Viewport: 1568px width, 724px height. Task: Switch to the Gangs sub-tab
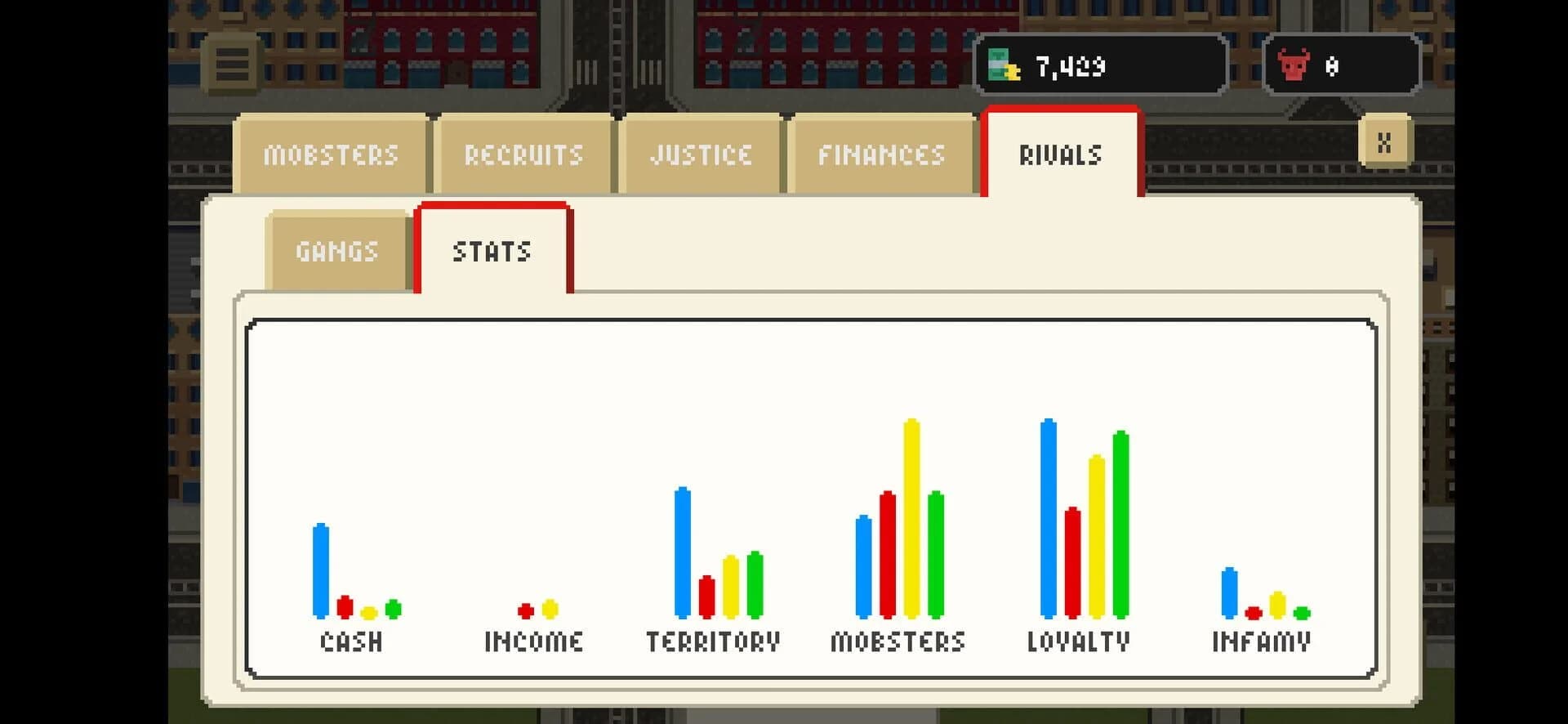click(336, 250)
